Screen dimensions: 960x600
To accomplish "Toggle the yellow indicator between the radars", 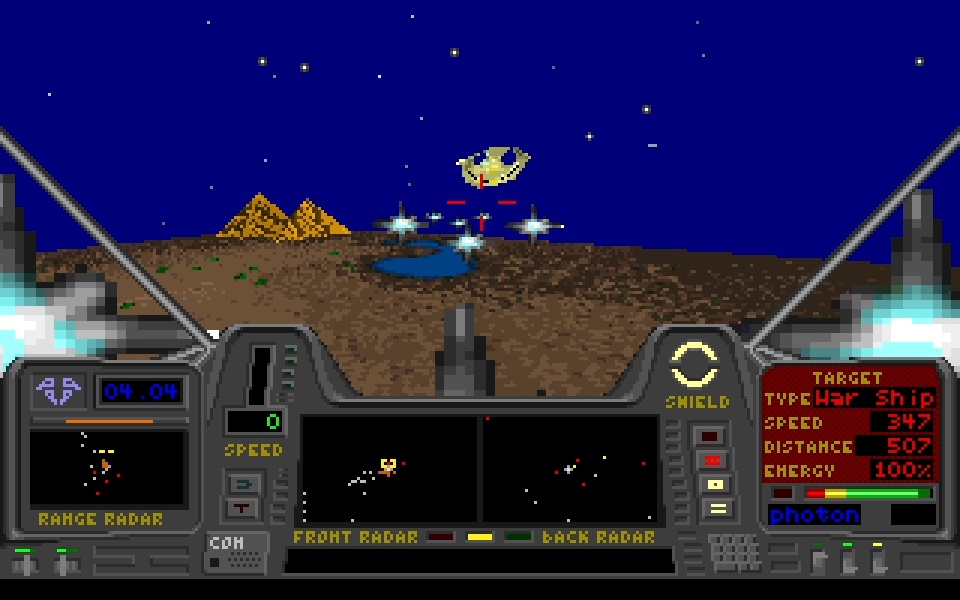I will 480,538.
